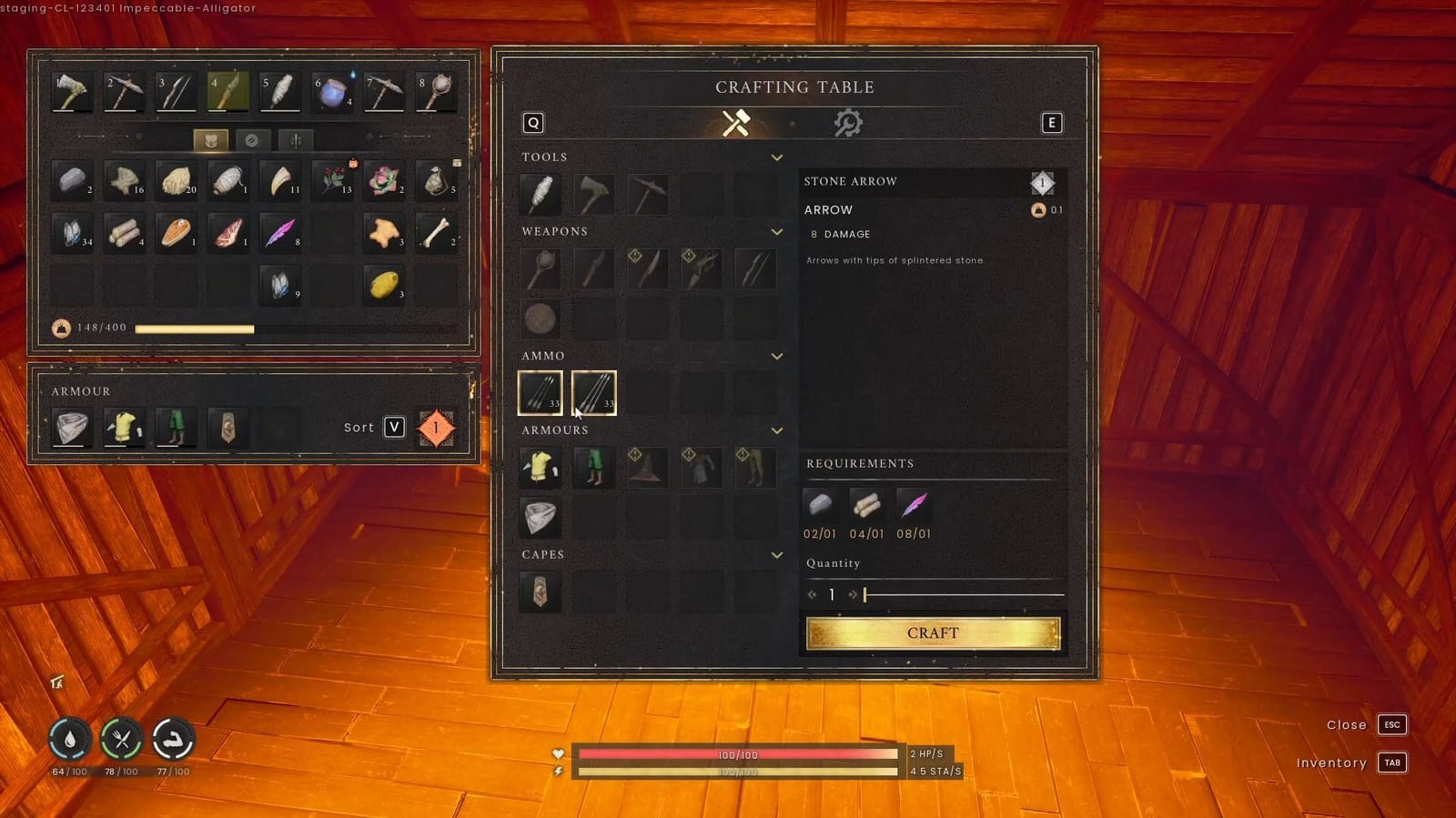1456x818 pixels.
Task: Select the stone hatchet recipe under Tools
Action: pyautogui.click(x=593, y=194)
